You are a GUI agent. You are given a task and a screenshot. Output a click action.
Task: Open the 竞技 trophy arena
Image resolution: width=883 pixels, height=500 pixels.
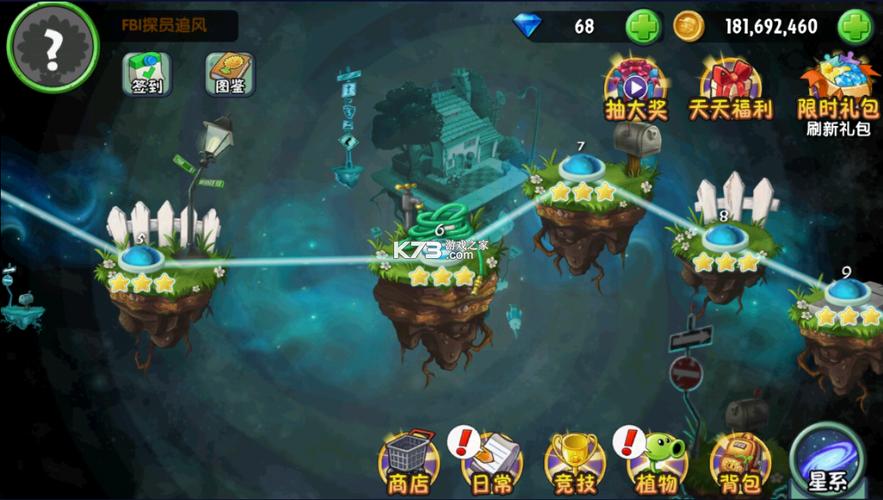coord(574,462)
